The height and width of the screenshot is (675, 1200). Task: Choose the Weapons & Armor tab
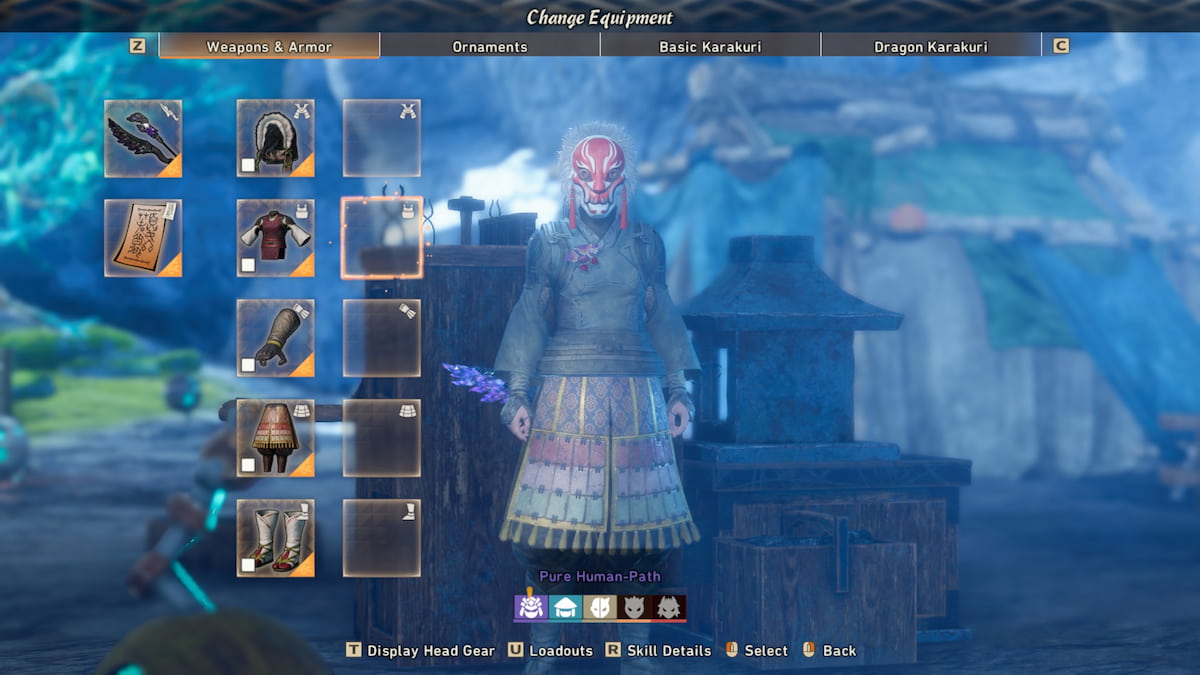coord(268,46)
